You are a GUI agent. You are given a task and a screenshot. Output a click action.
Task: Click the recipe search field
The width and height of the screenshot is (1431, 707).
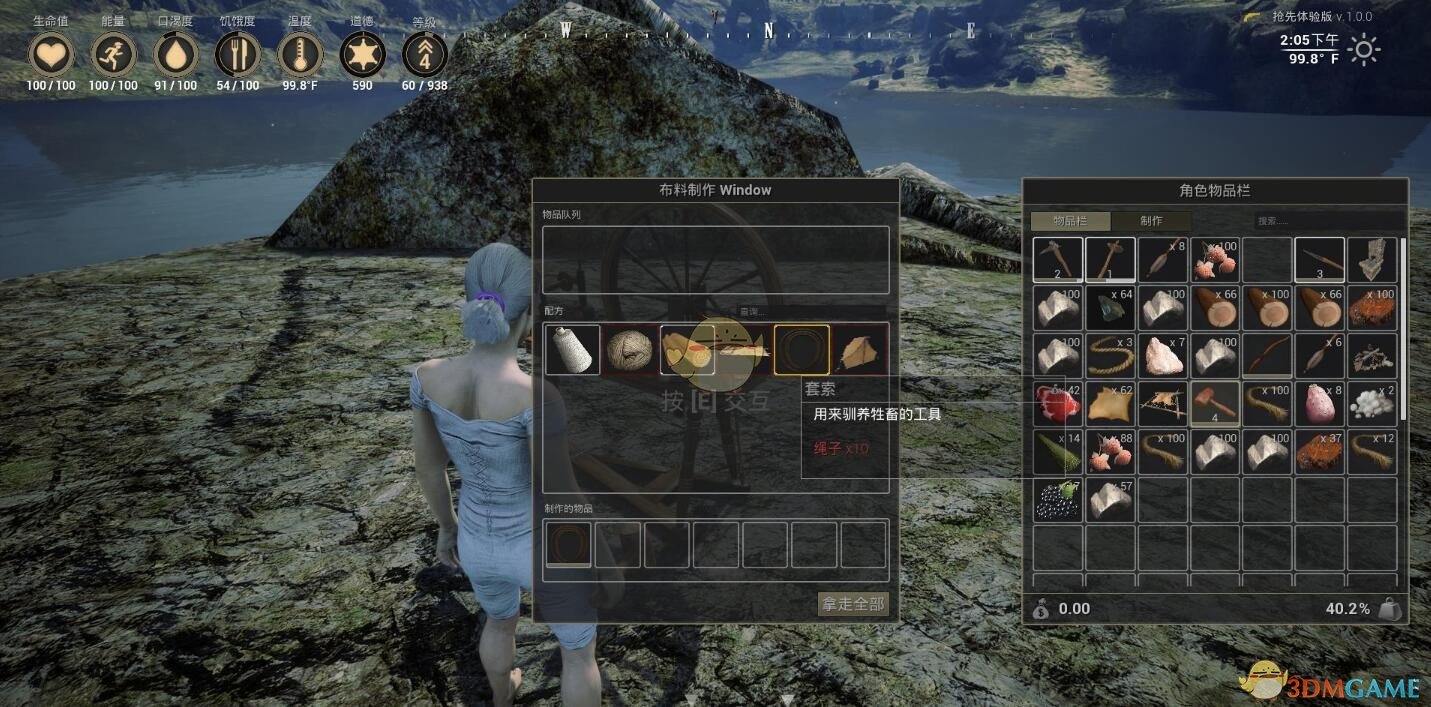click(x=810, y=312)
